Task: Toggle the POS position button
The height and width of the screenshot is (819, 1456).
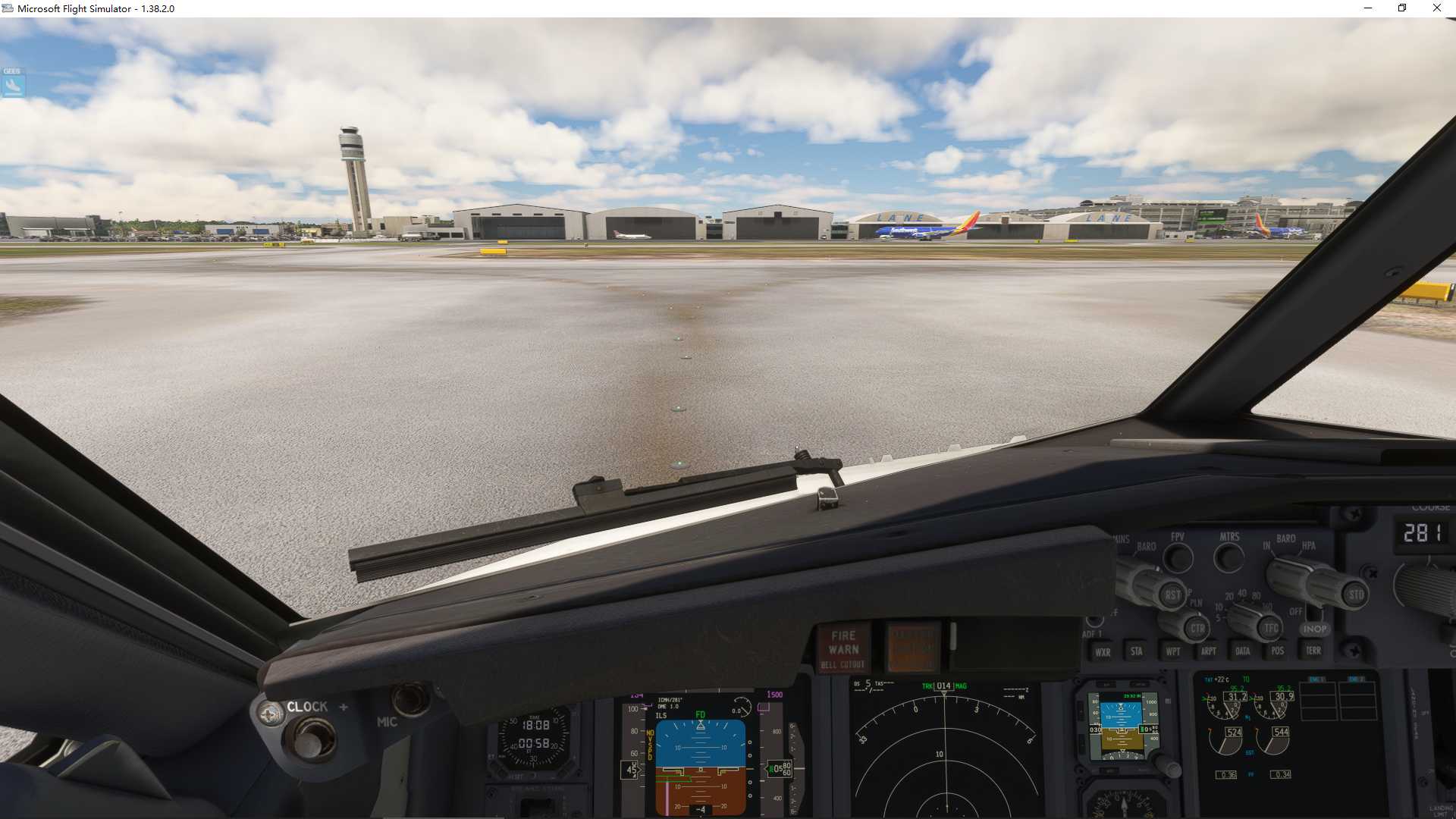Action: coord(1277,651)
